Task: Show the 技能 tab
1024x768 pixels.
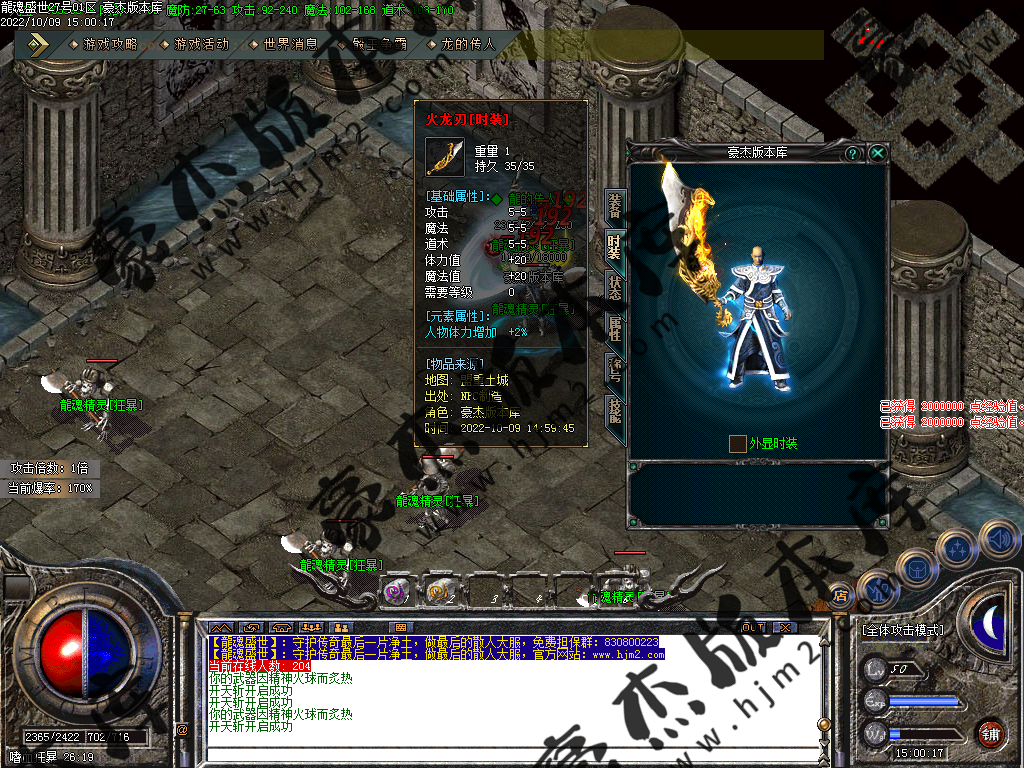Action: point(615,410)
